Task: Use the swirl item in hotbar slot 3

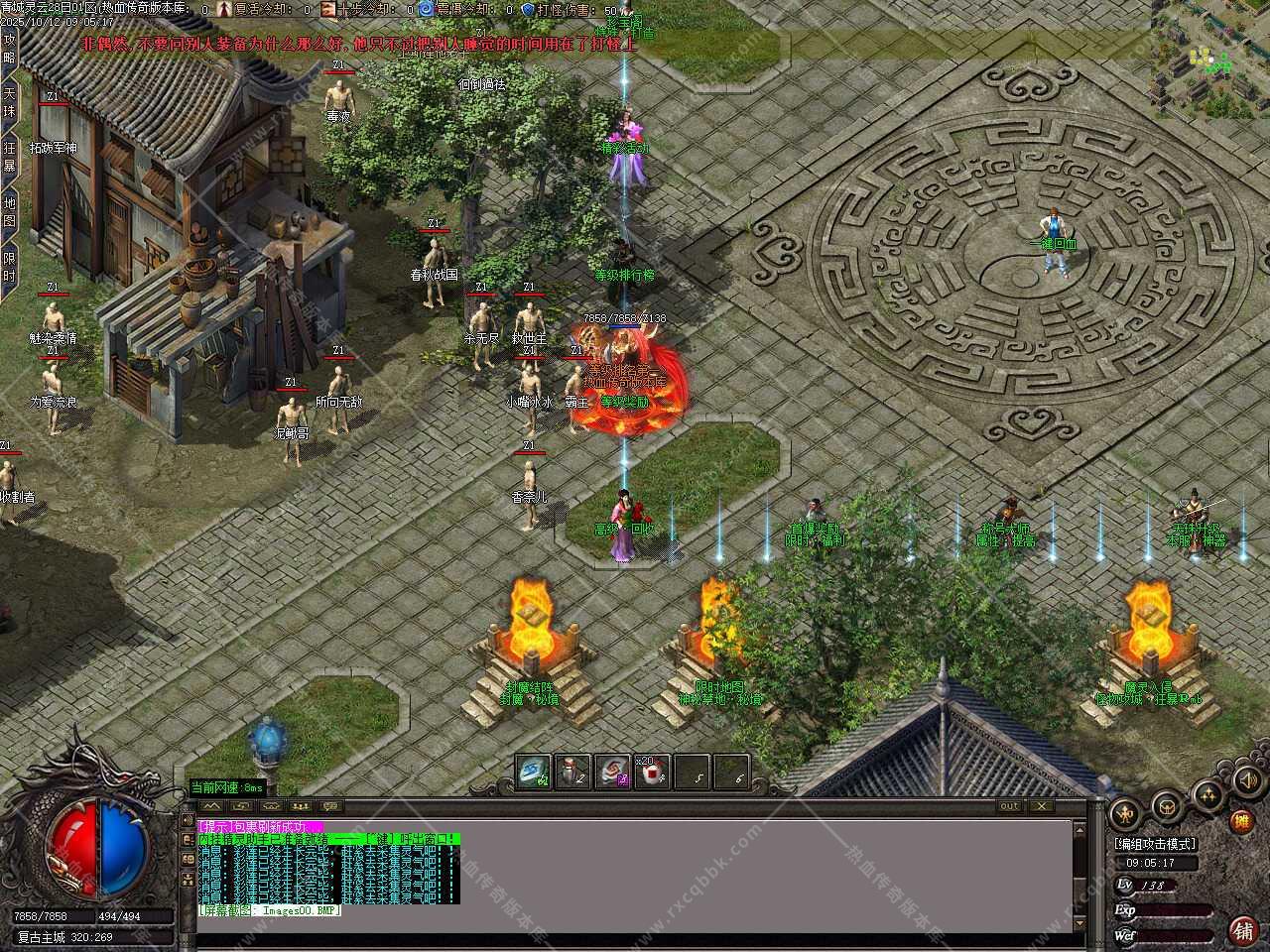Action: tap(613, 772)
